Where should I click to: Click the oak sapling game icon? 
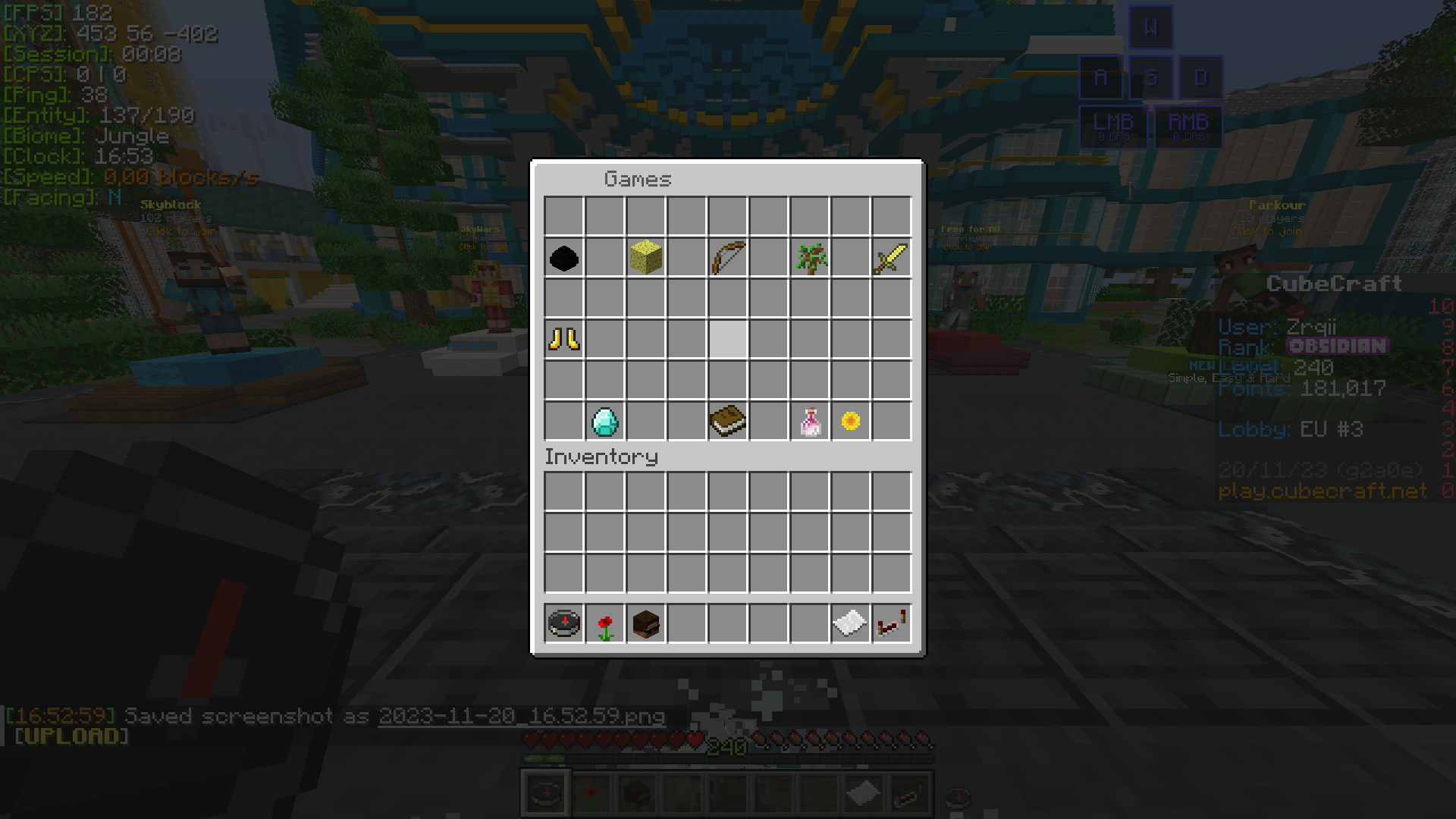(x=810, y=258)
